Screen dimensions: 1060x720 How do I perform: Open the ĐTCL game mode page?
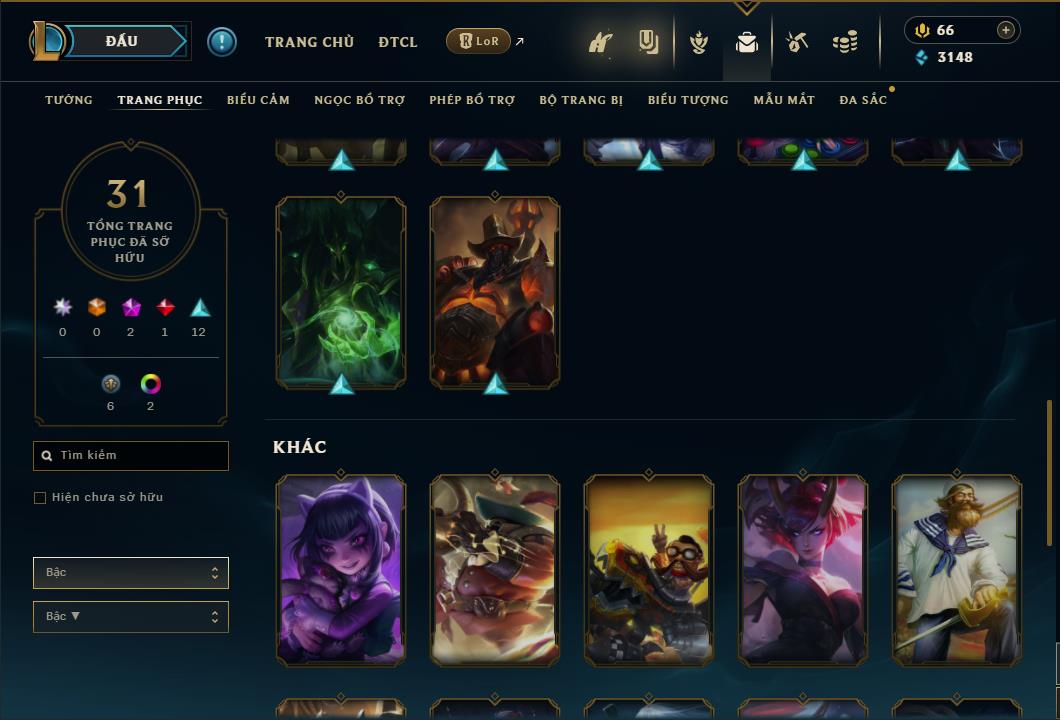pyautogui.click(x=398, y=42)
